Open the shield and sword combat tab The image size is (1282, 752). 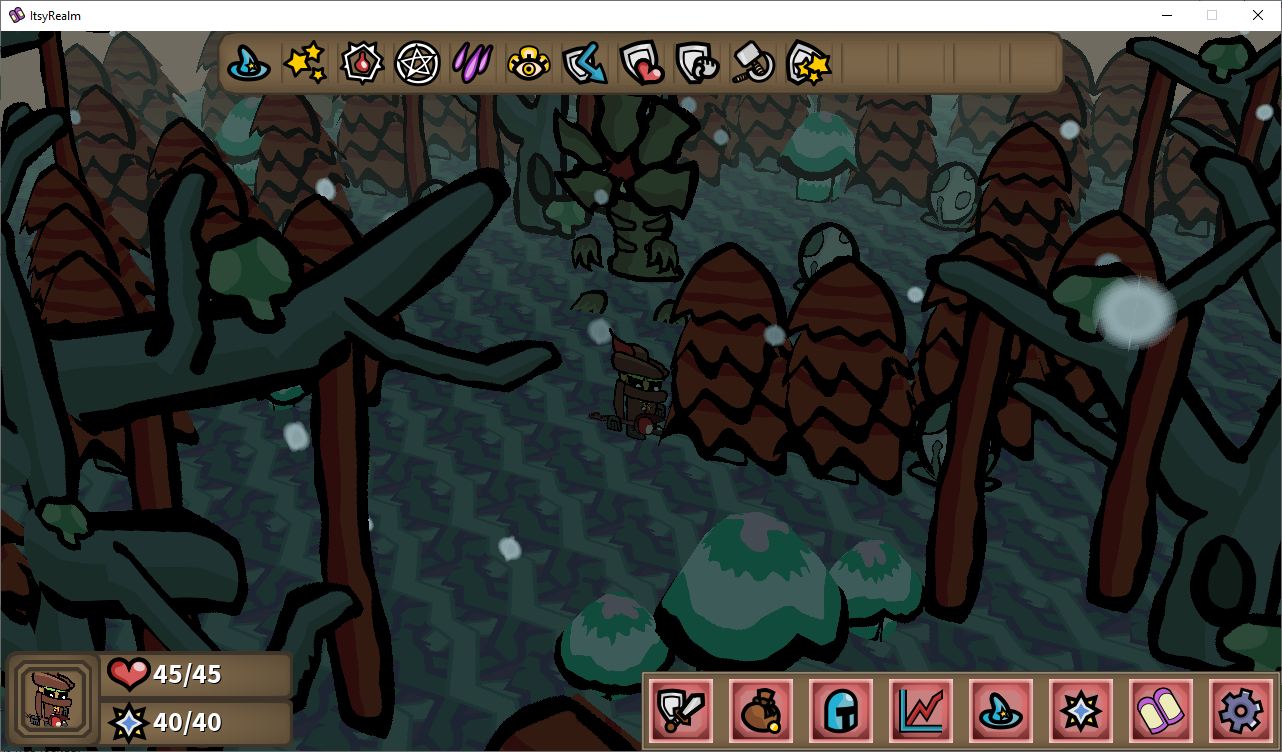pos(681,711)
